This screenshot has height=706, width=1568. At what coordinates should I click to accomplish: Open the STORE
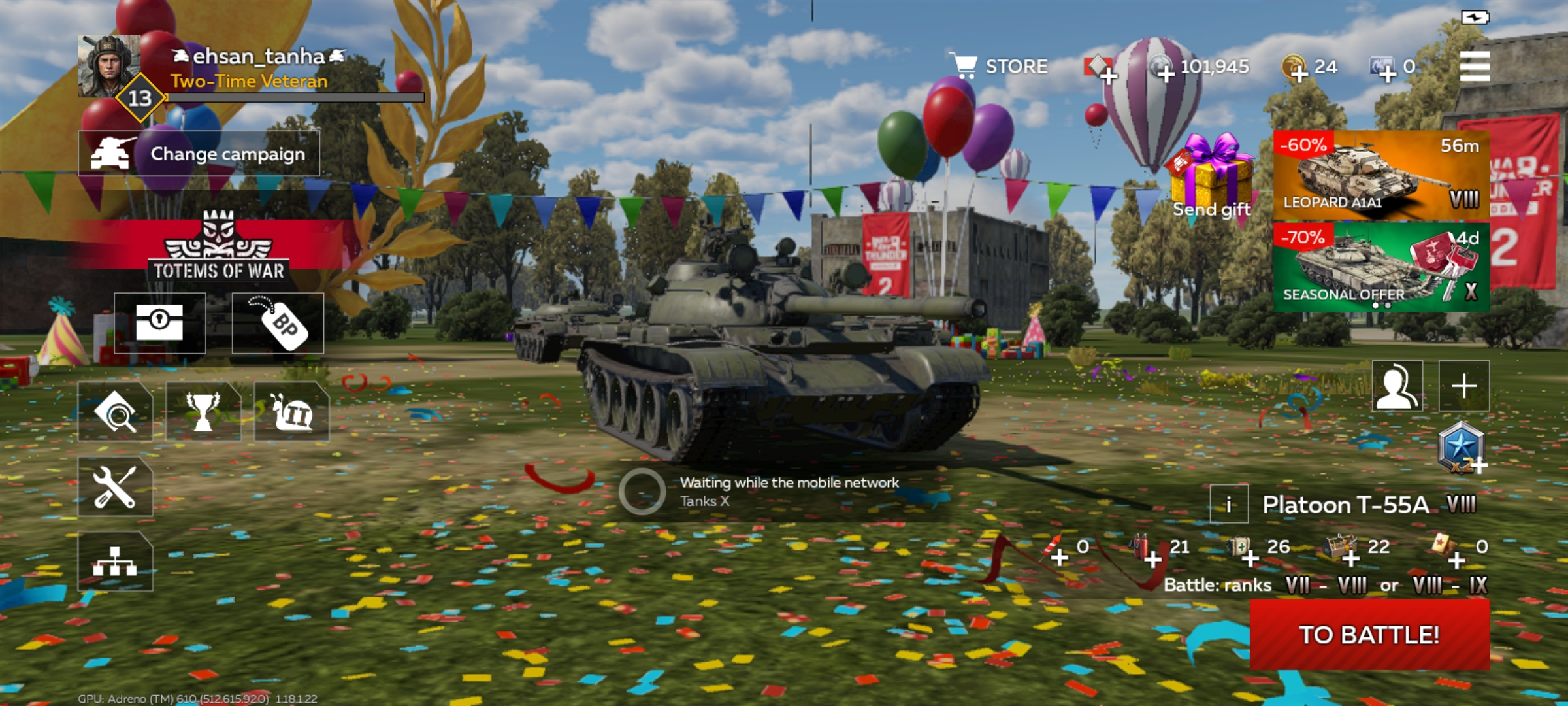998,66
